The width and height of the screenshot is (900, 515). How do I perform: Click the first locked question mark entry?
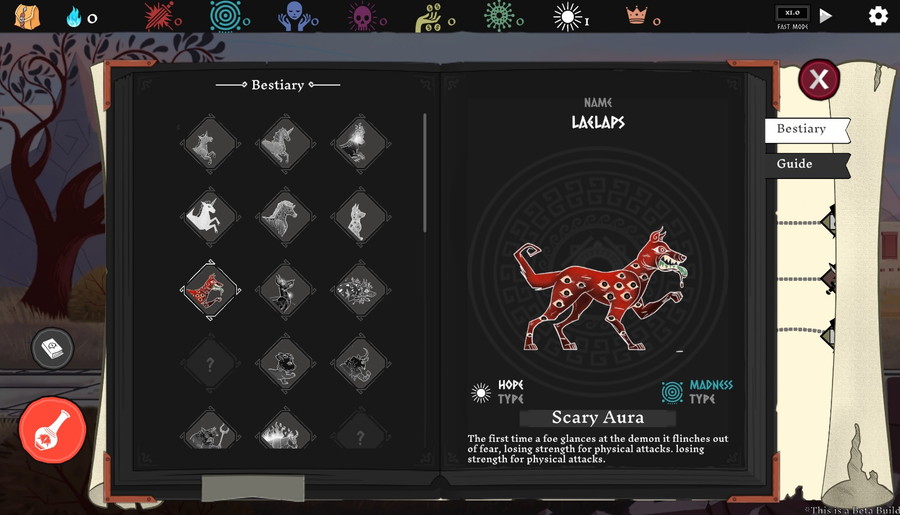210,365
